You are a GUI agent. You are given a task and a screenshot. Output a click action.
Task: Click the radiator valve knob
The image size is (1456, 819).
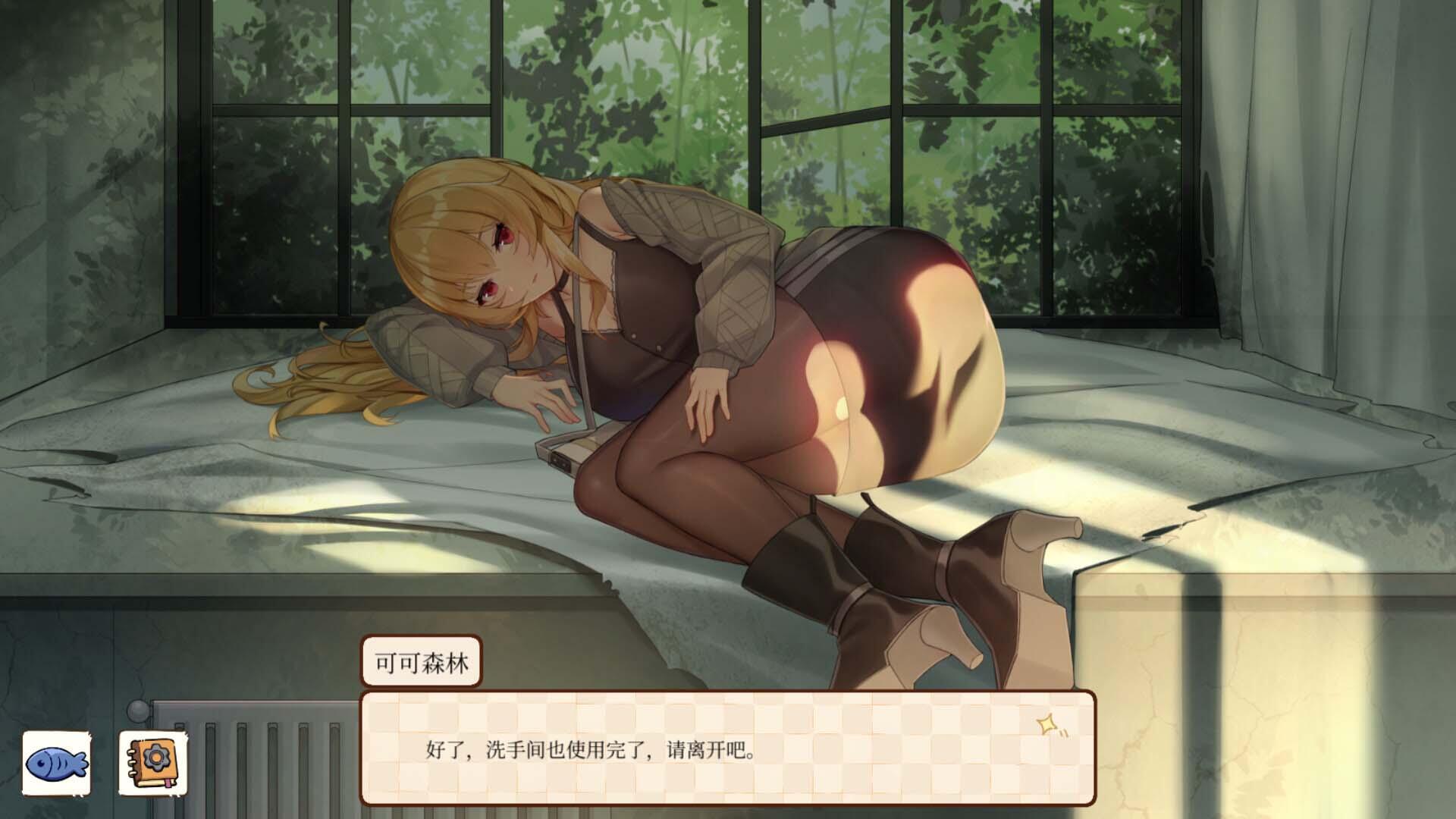click(x=139, y=709)
